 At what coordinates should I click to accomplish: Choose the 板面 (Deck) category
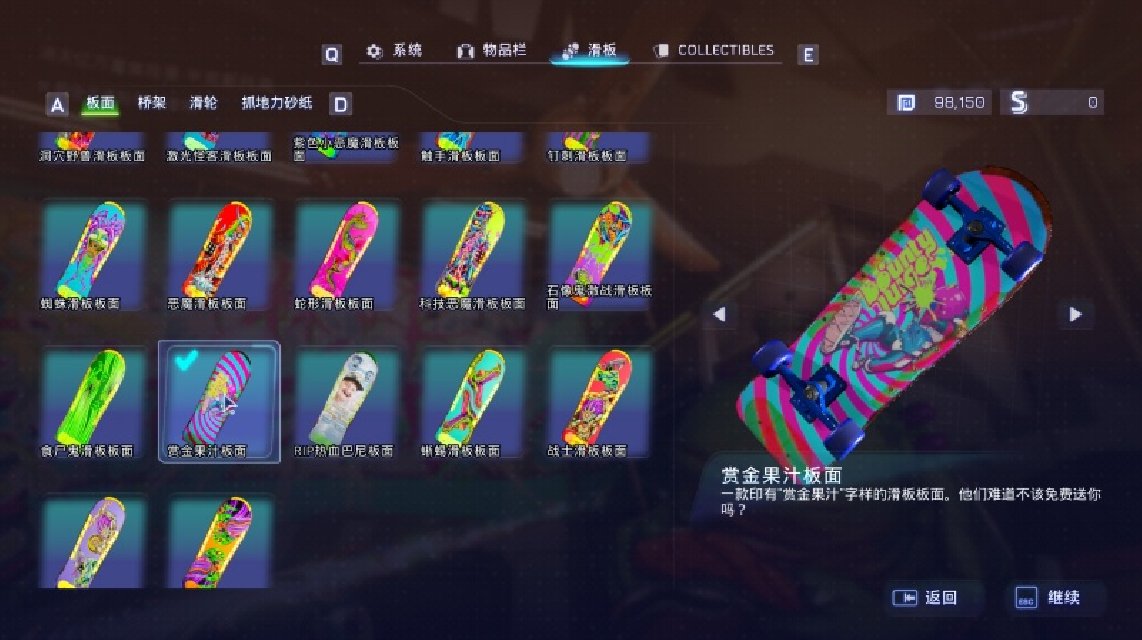pyautogui.click(x=101, y=103)
